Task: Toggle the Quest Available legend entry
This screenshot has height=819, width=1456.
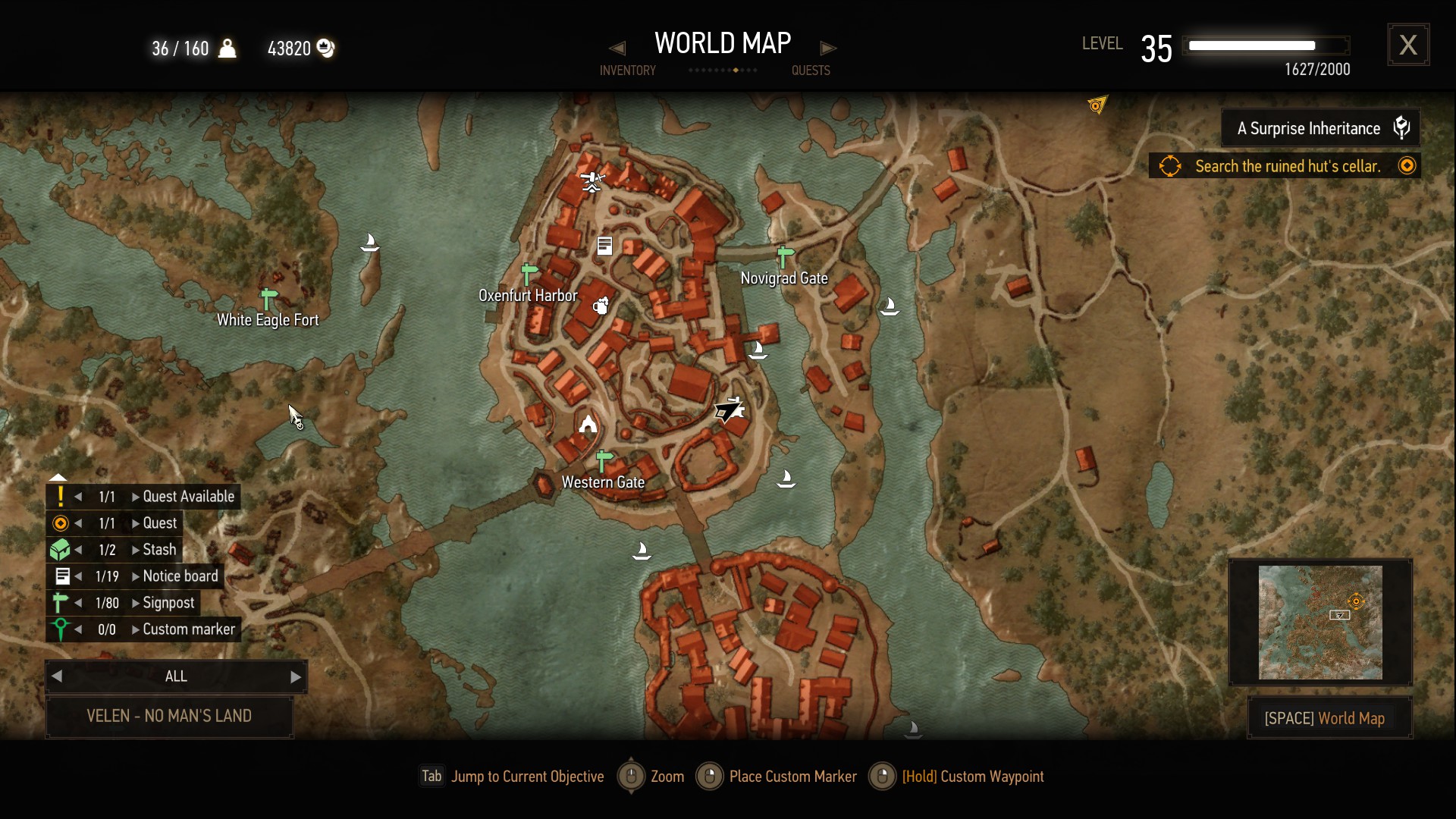Action: tap(188, 497)
